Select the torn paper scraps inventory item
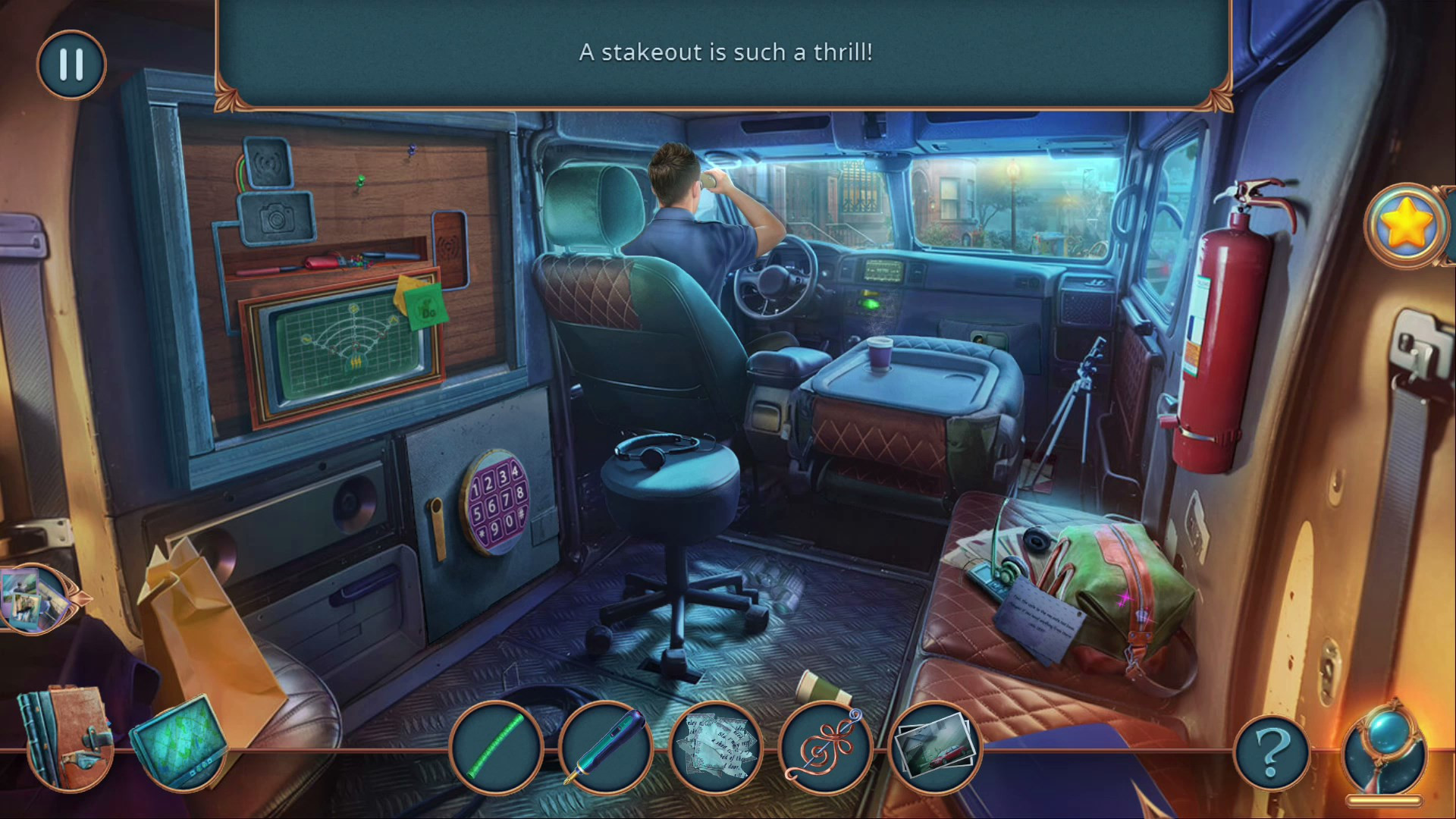Image resolution: width=1456 pixels, height=819 pixels. [714, 746]
